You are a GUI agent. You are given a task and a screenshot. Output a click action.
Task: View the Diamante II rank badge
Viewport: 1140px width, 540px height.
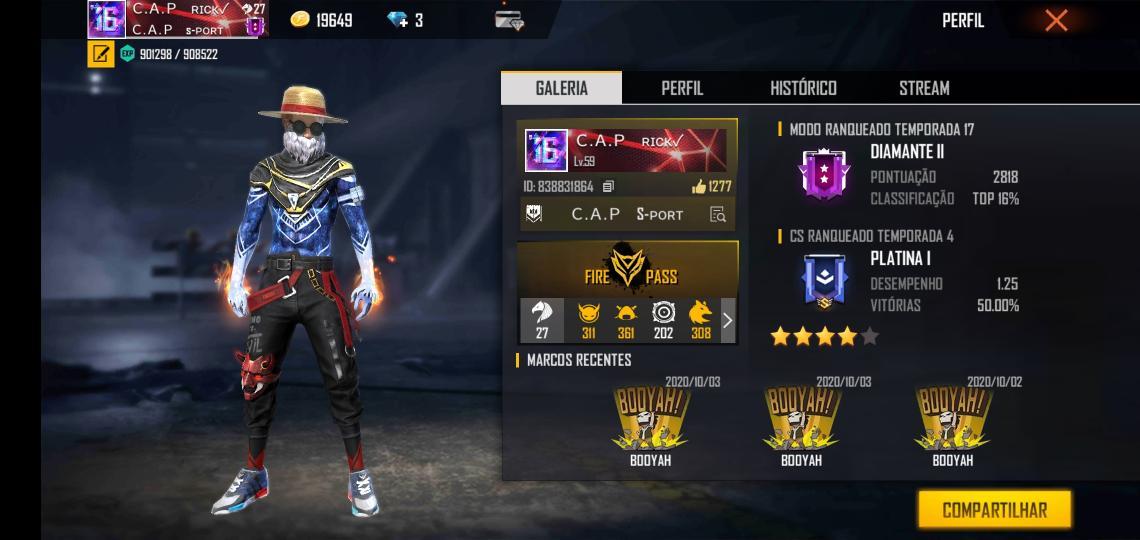[824, 174]
